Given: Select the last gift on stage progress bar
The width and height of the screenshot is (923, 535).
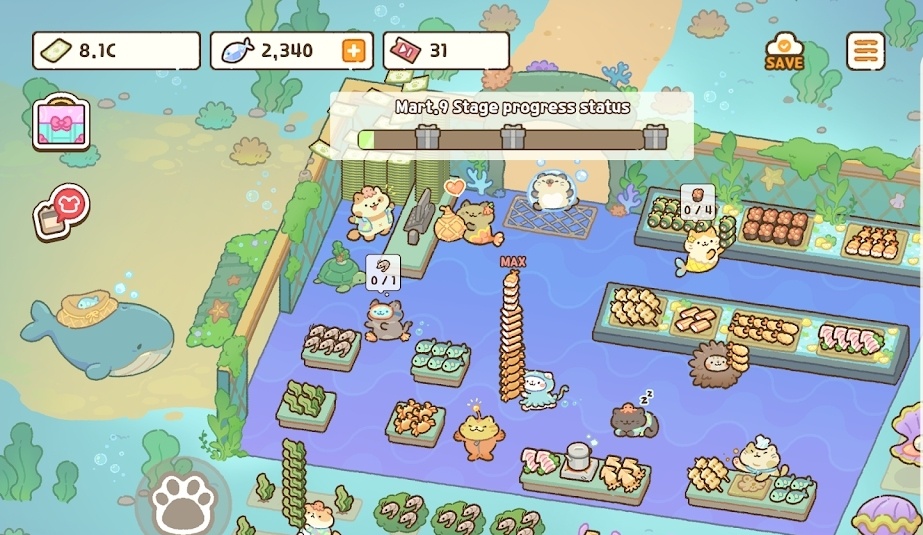Looking at the screenshot, I should (x=655, y=136).
